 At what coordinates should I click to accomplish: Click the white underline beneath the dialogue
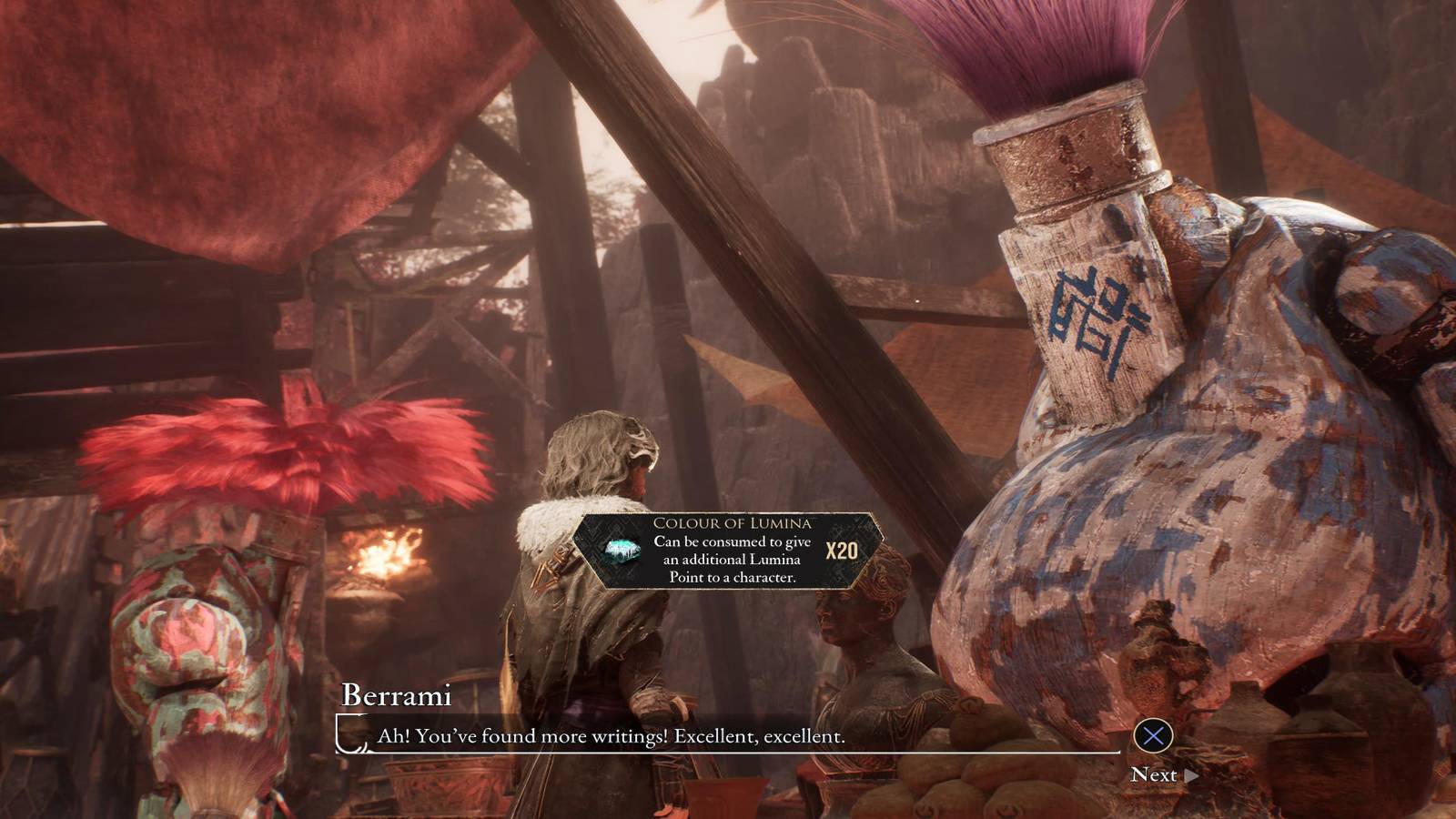click(728, 753)
